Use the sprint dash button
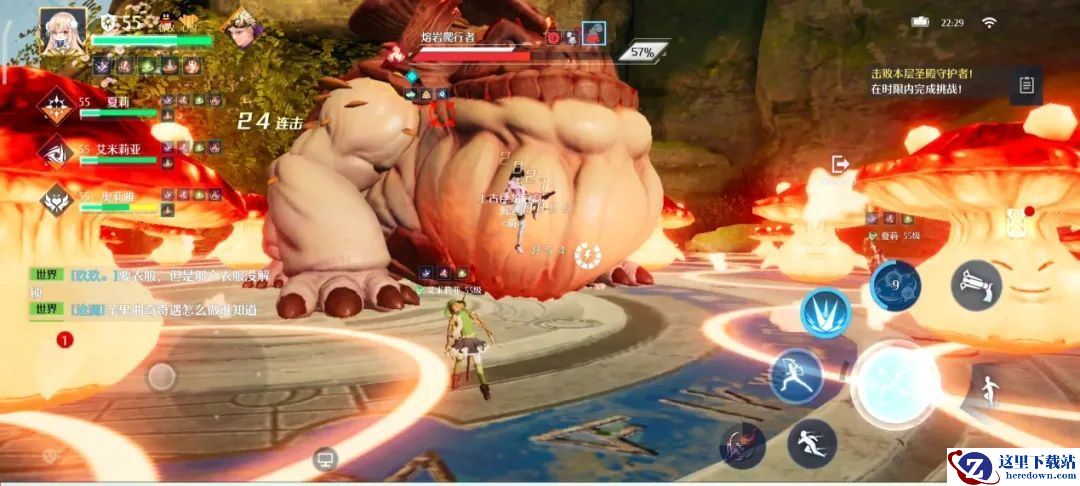1080x486 pixels. pos(811,443)
